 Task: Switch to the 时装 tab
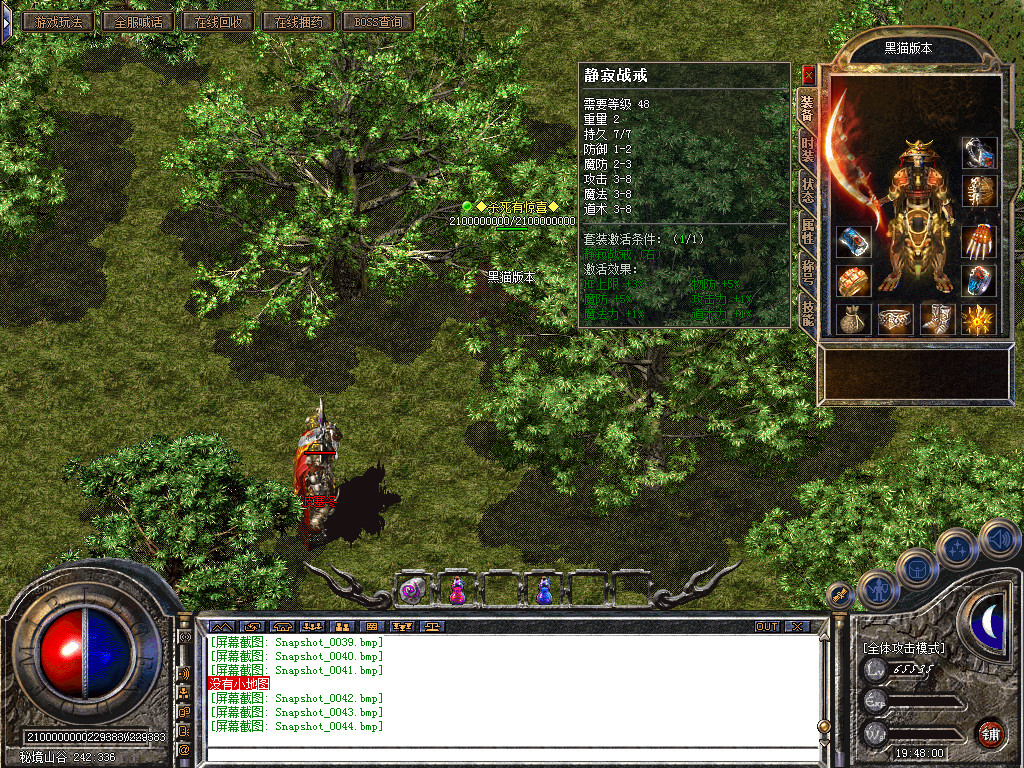click(x=807, y=149)
